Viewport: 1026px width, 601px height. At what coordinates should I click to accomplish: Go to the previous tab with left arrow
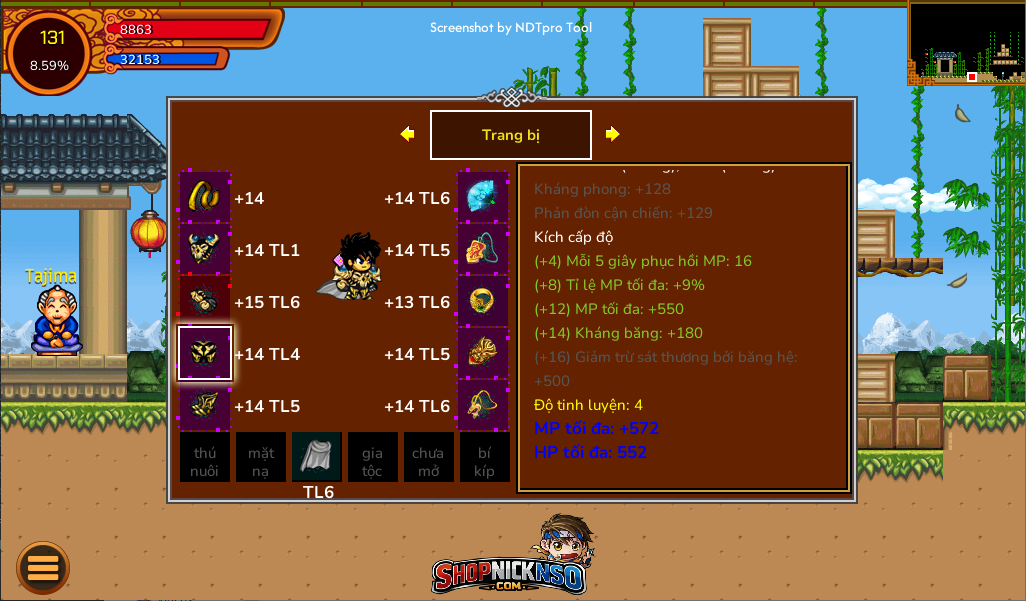pos(407,134)
